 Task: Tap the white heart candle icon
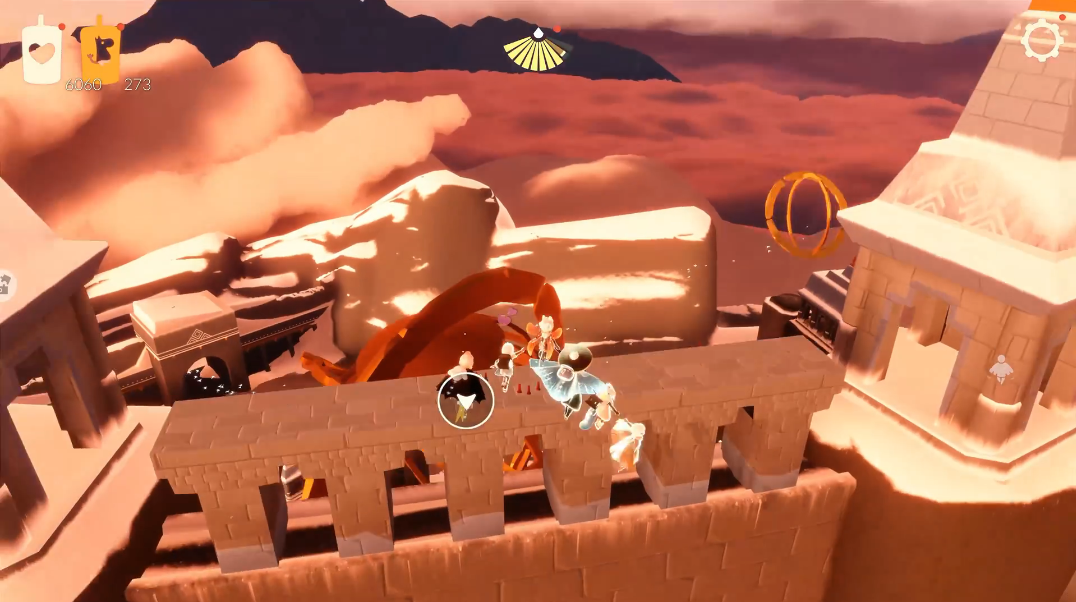[42, 52]
